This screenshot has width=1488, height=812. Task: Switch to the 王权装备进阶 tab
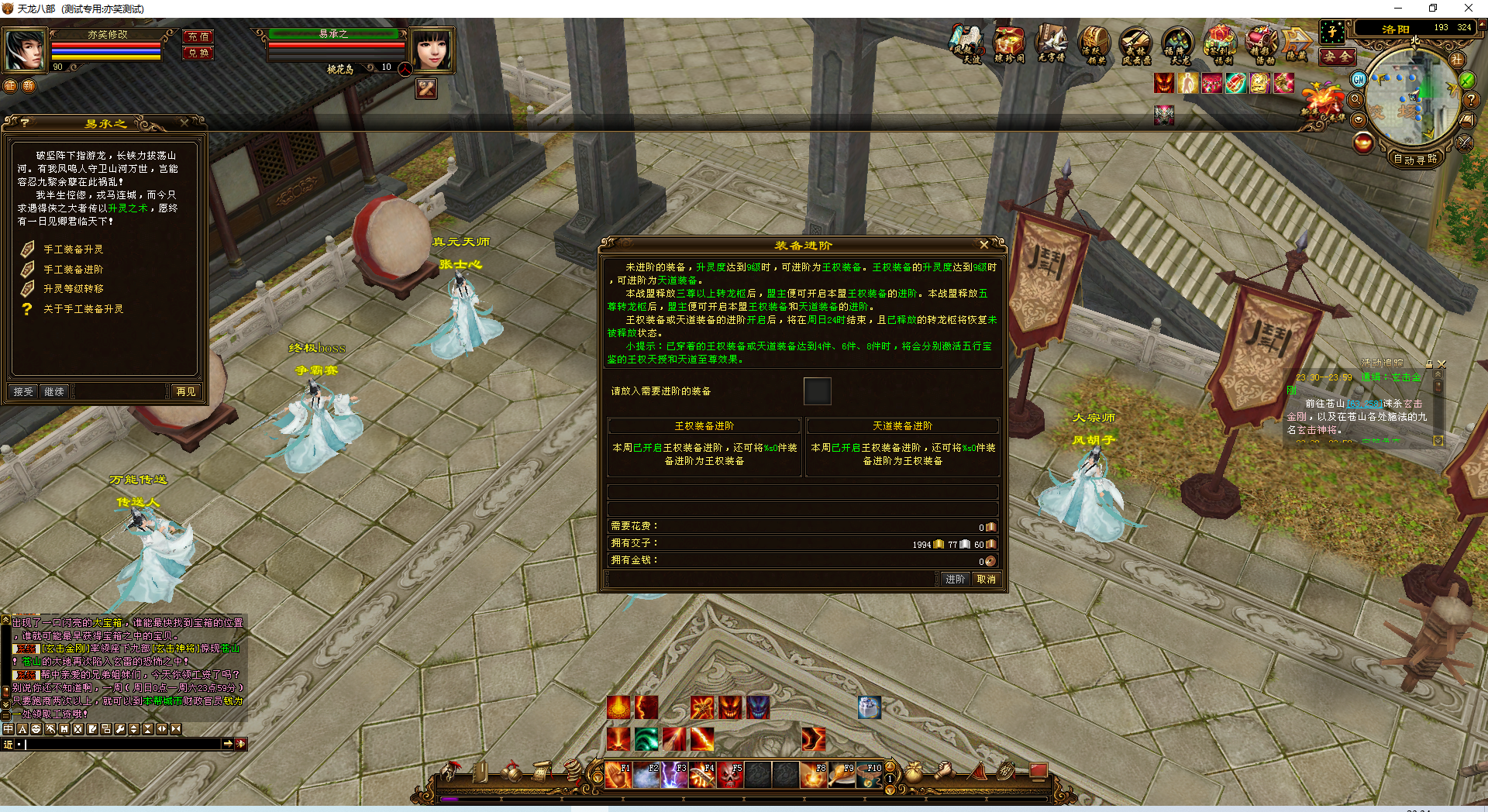(704, 426)
